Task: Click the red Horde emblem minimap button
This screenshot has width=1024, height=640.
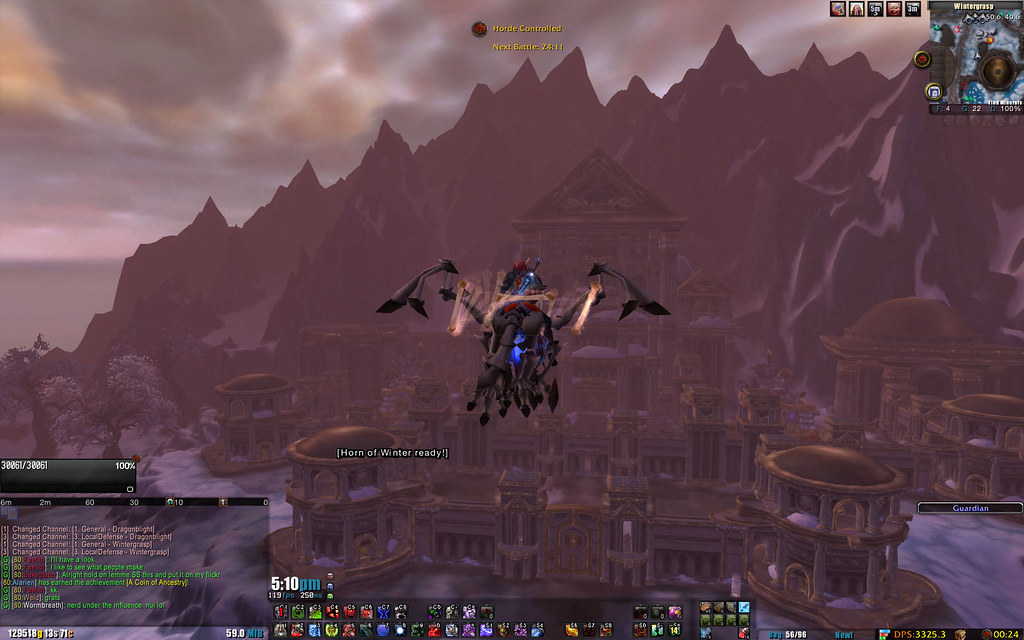Action: pyautogui.click(x=921, y=61)
